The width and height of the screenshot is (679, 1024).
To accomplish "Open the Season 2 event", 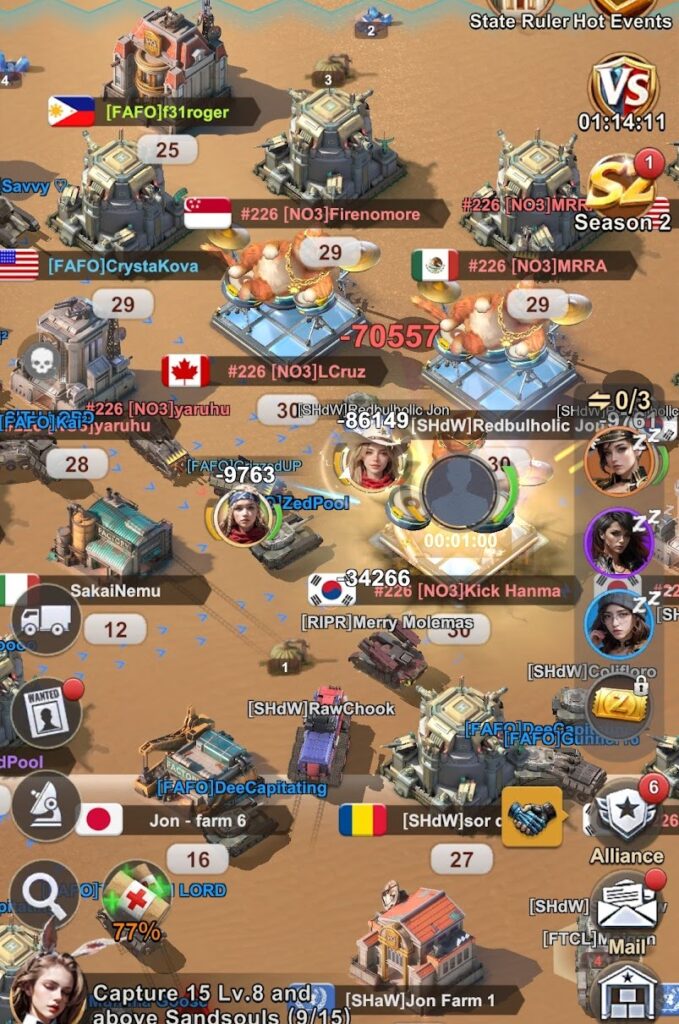I will click(622, 197).
